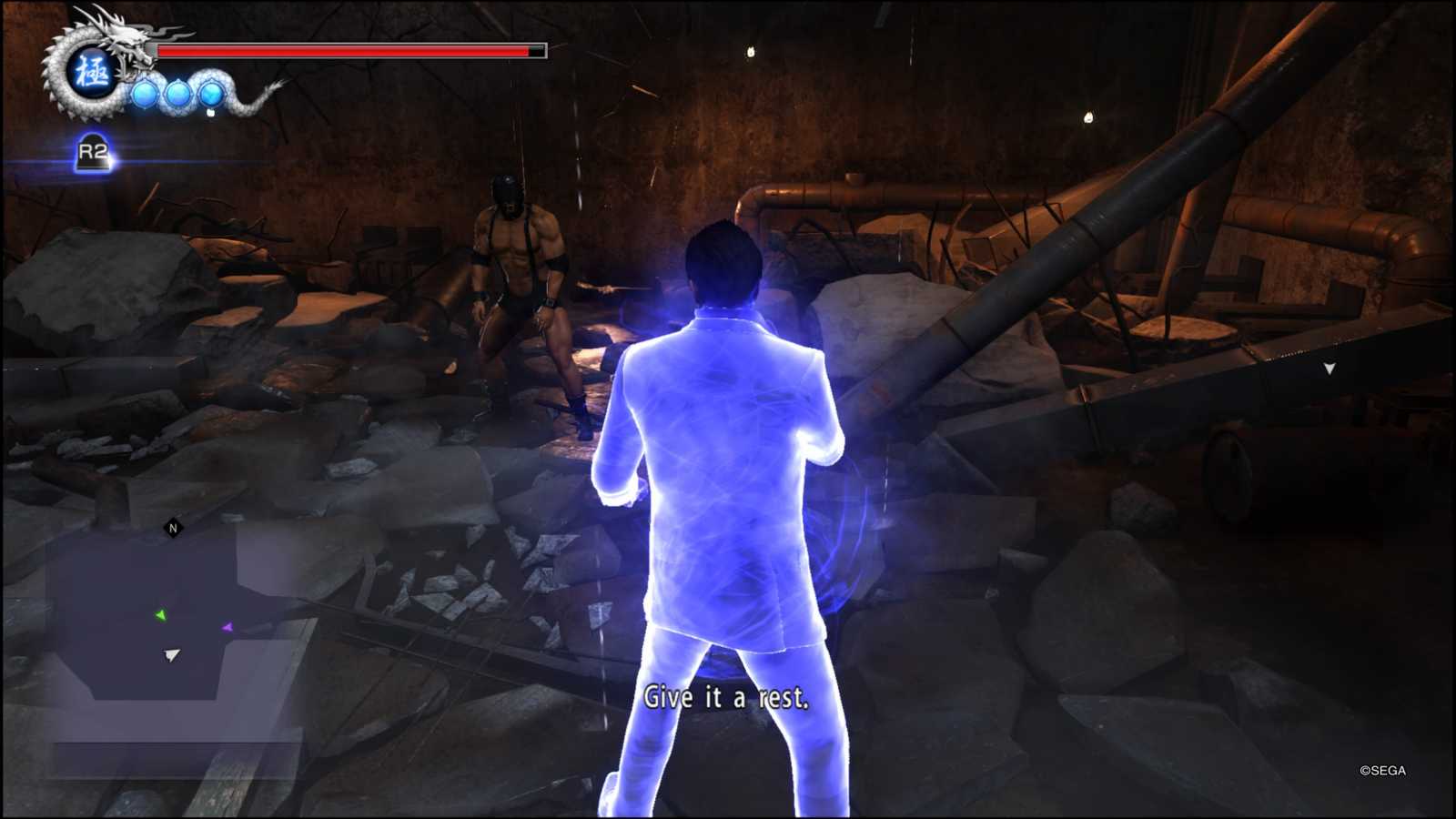This screenshot has width=1456, height=819.
Task: Click the dragon emblem with the blue kanji
Action: pos(91,71)
